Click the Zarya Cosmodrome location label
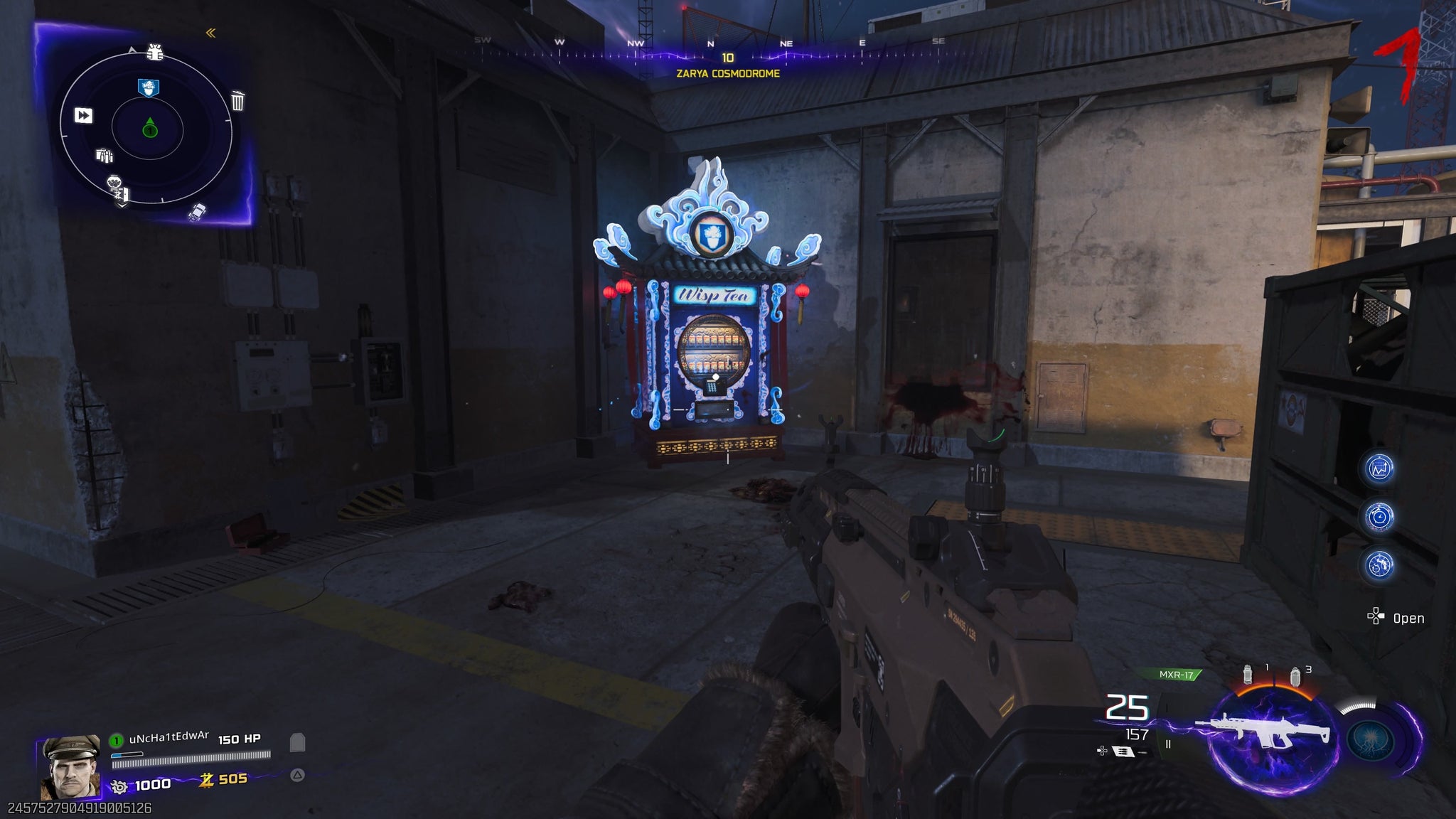 (x=727, y=73)
